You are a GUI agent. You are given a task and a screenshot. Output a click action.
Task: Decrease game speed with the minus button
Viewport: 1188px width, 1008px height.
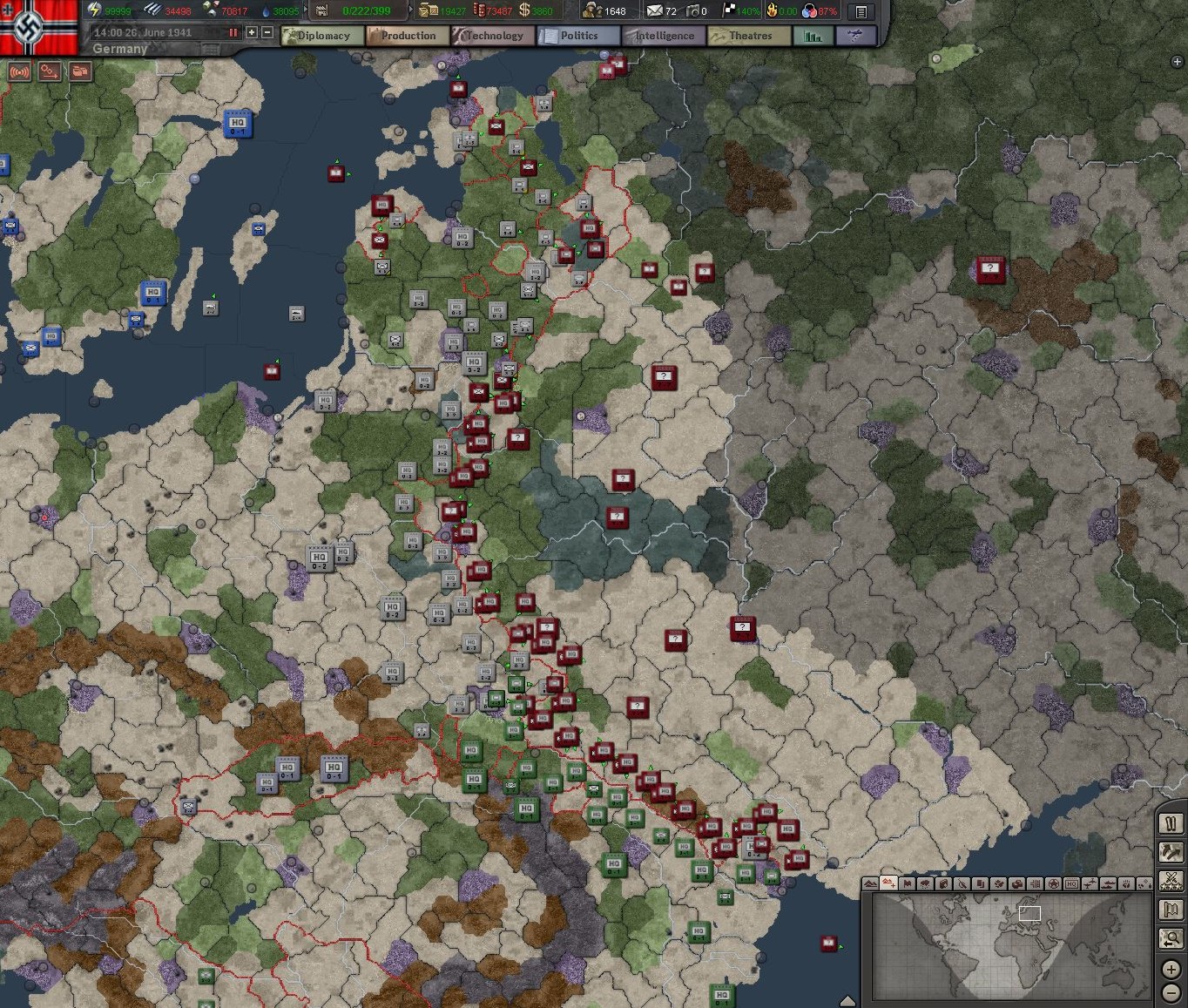pyautogui.click(x=267, y=32)
